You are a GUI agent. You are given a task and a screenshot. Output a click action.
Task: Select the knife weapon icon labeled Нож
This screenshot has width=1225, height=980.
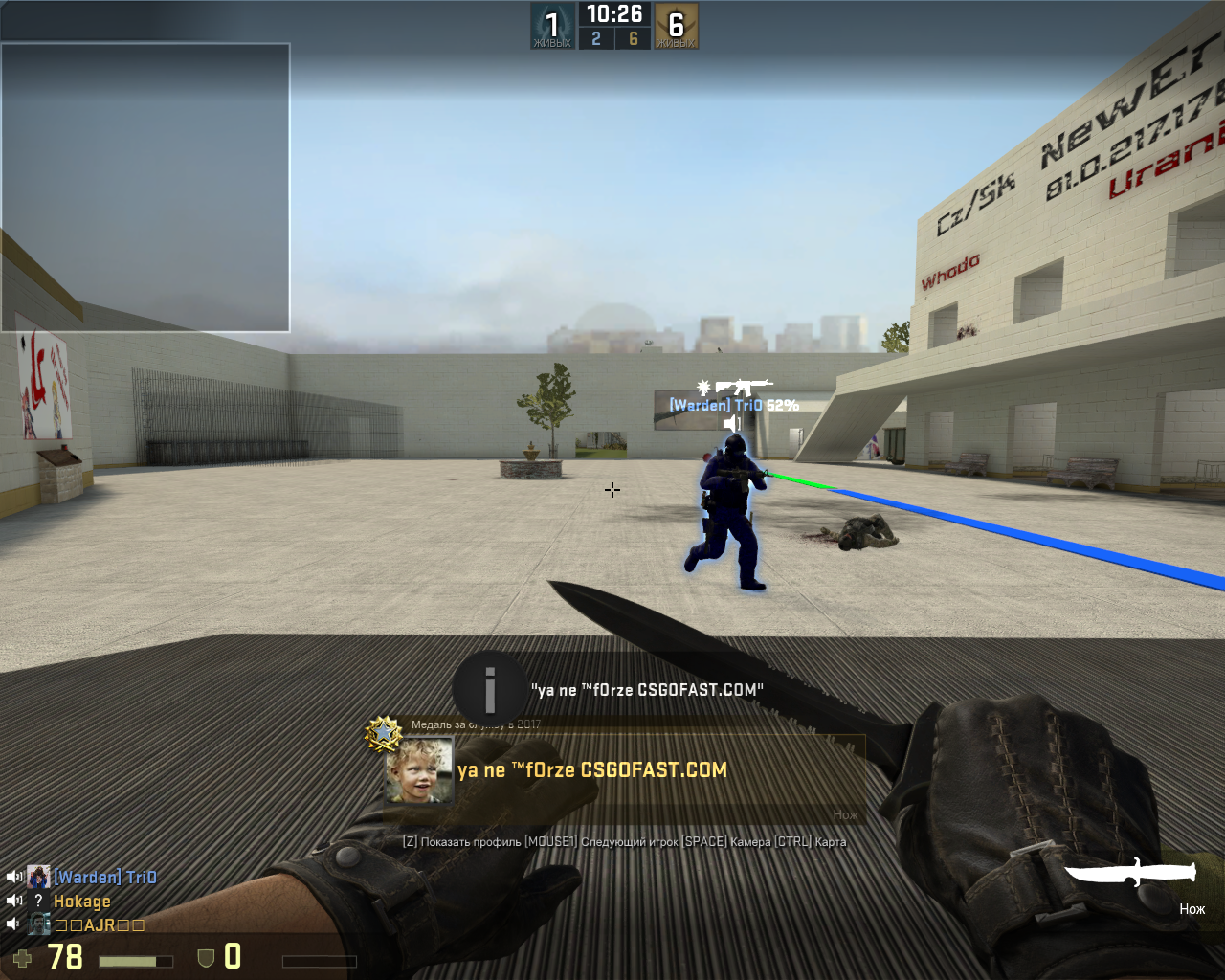1131,873
